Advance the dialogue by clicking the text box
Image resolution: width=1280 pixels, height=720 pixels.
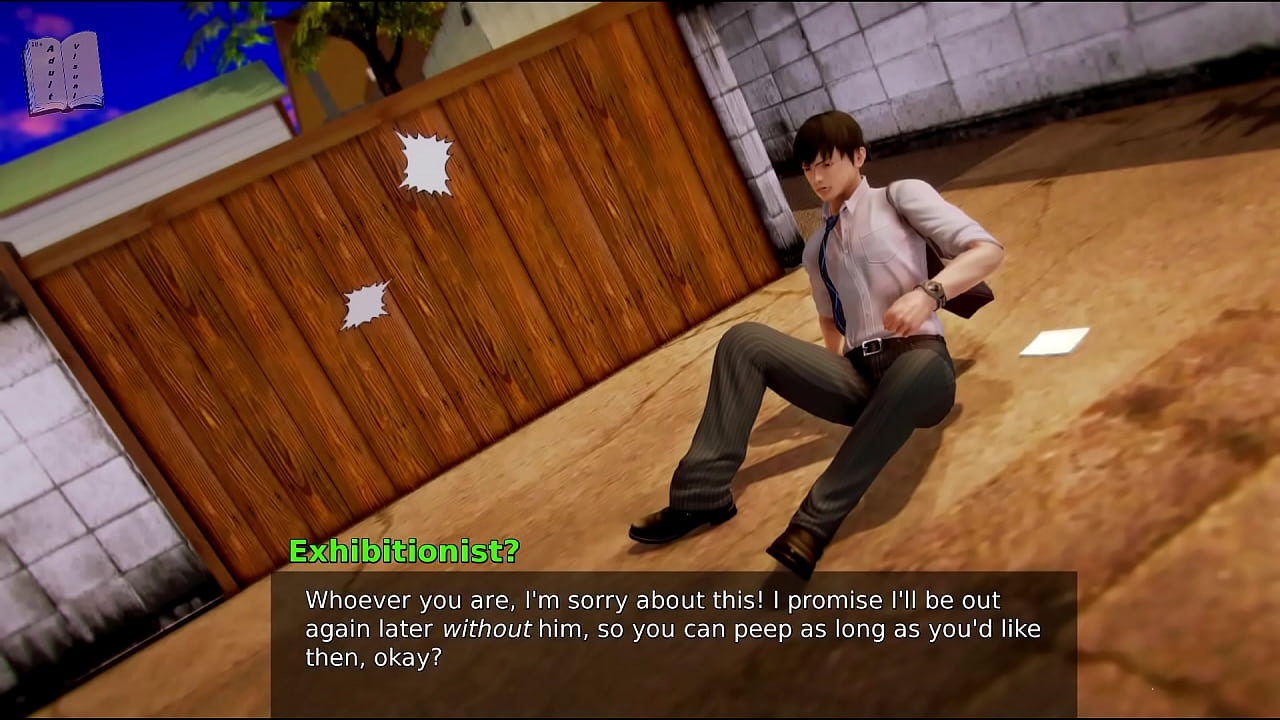(x=673, y=641)
